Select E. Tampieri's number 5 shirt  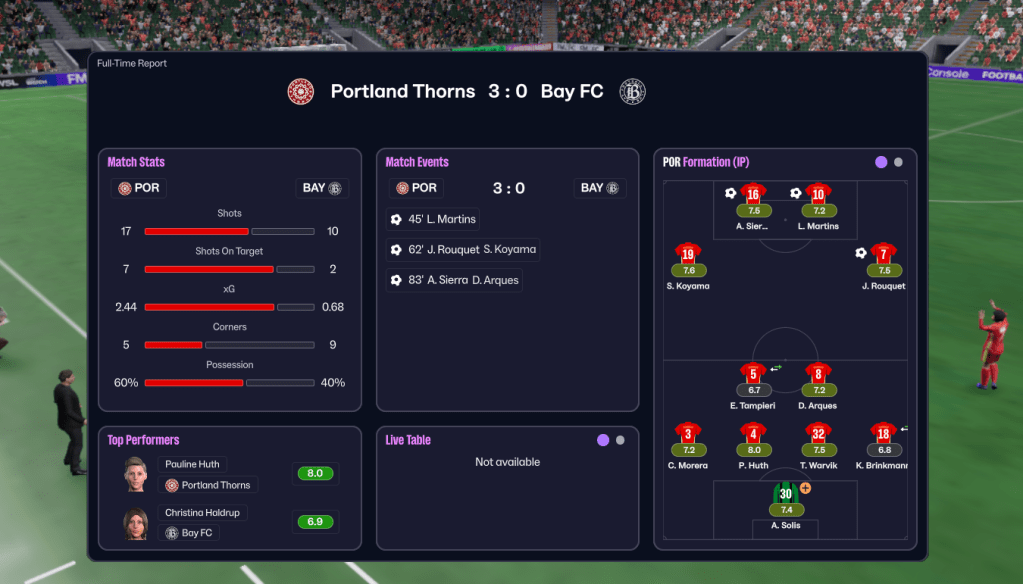click(x=753, y=374)
